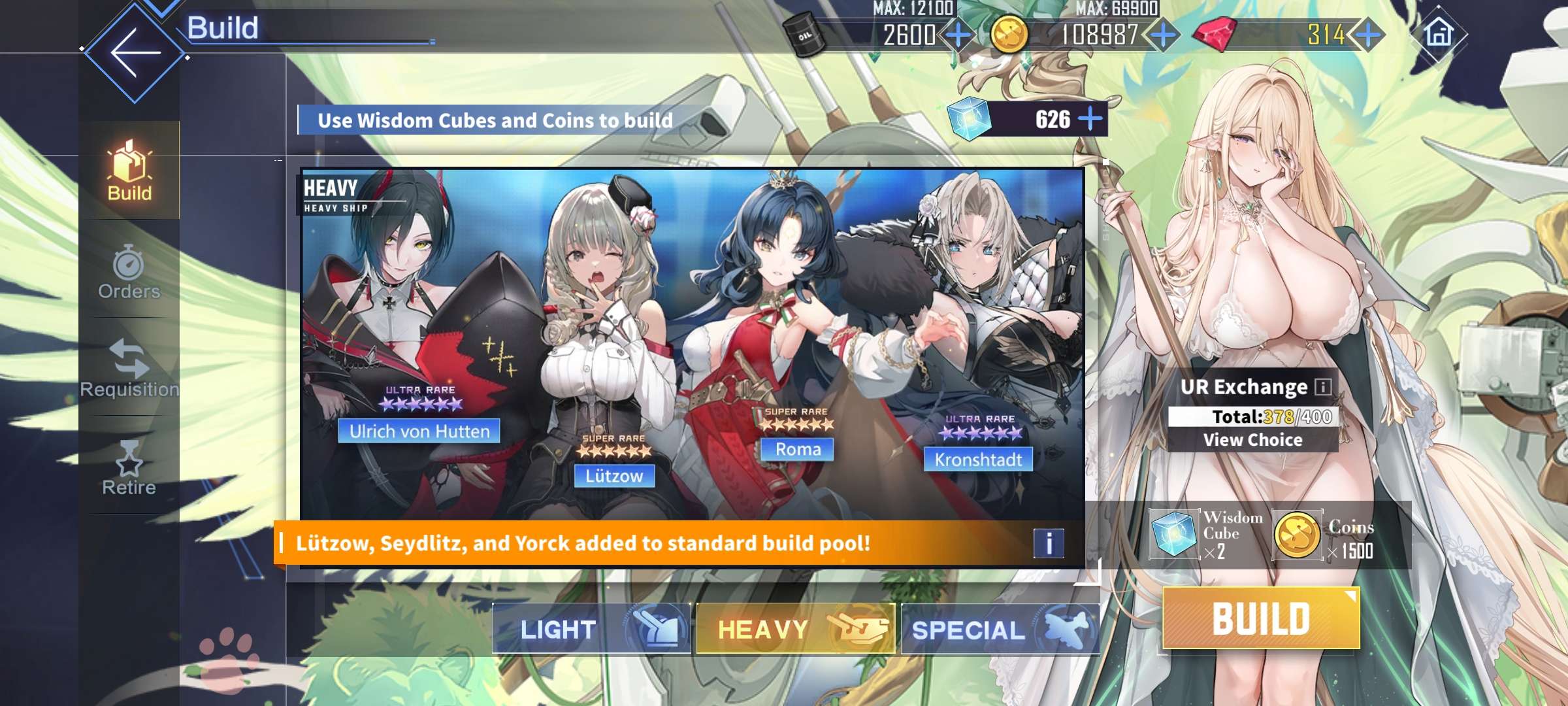1568x706 pixels.
Task: Buy more gems with plus button
Action: pos(1368,35)
